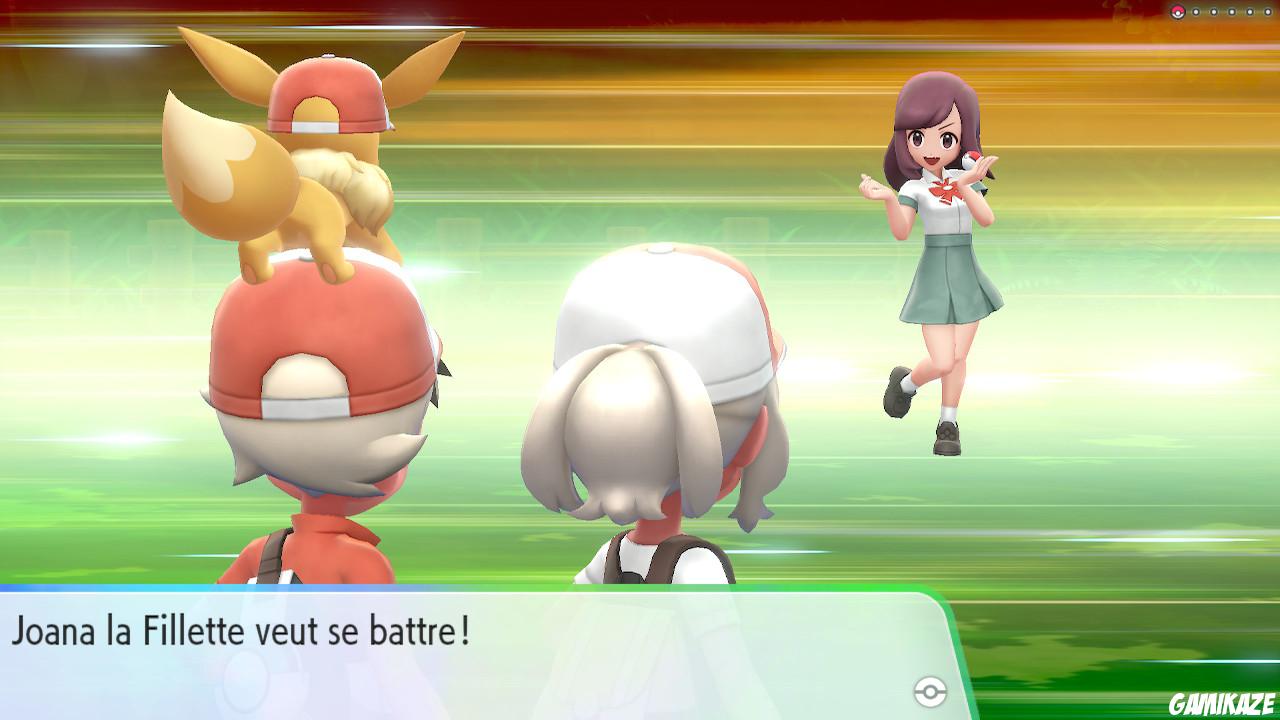Click the first empty party ball slot
The image size is (1280, 720).
[1196, 11]
